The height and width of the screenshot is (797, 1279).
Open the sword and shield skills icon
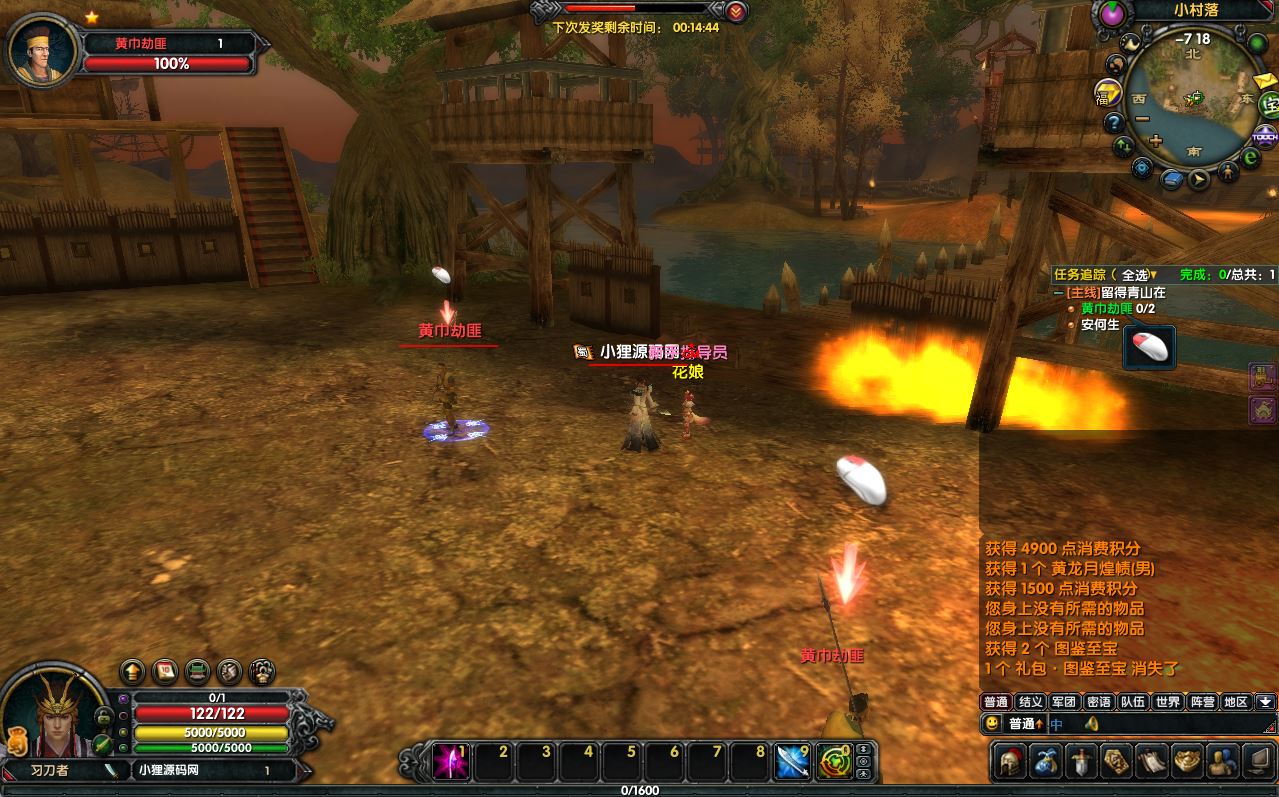click(x=1082, y=762)
